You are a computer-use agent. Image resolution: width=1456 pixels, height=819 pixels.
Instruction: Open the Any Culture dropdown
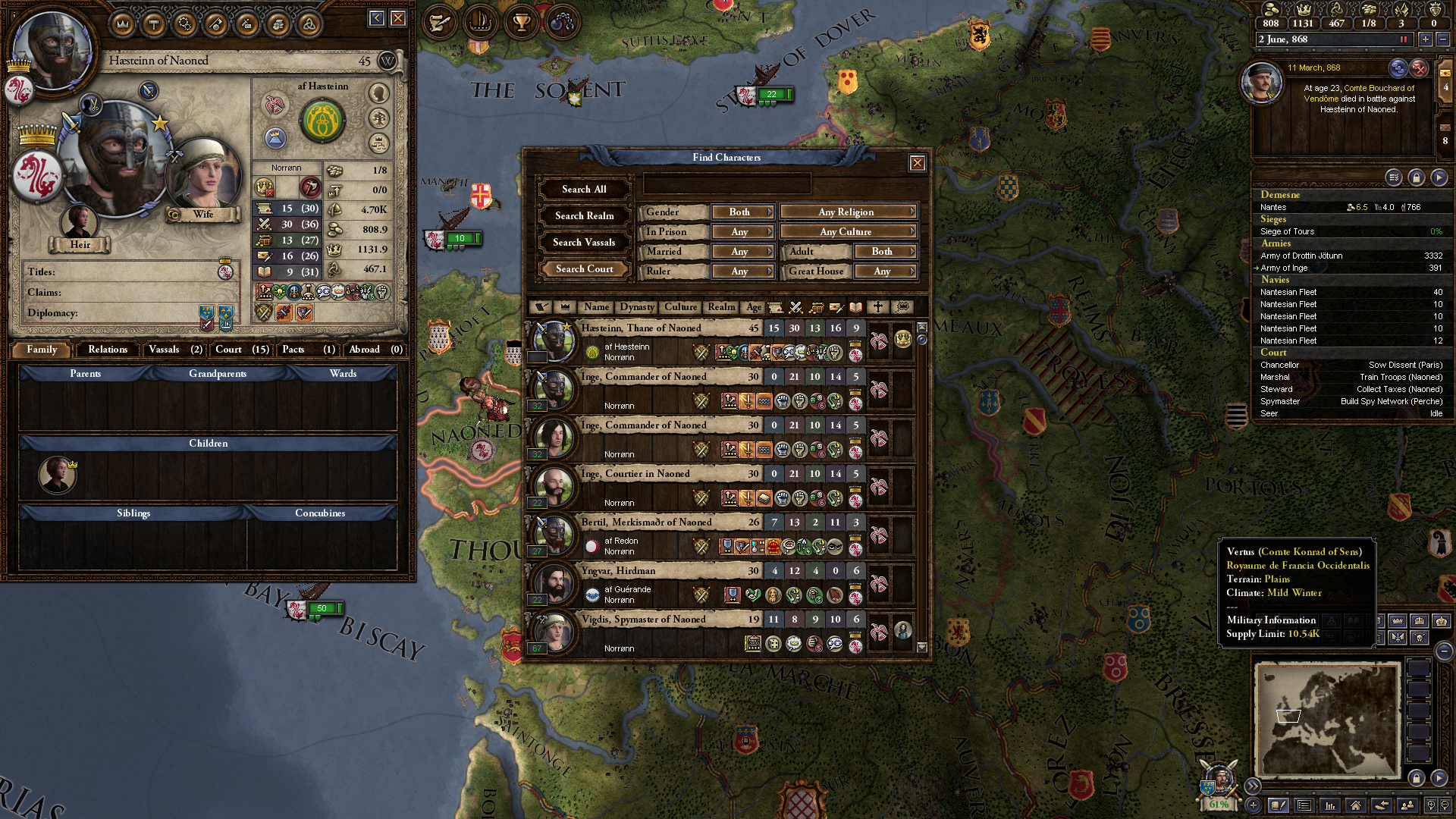[848, 232]
